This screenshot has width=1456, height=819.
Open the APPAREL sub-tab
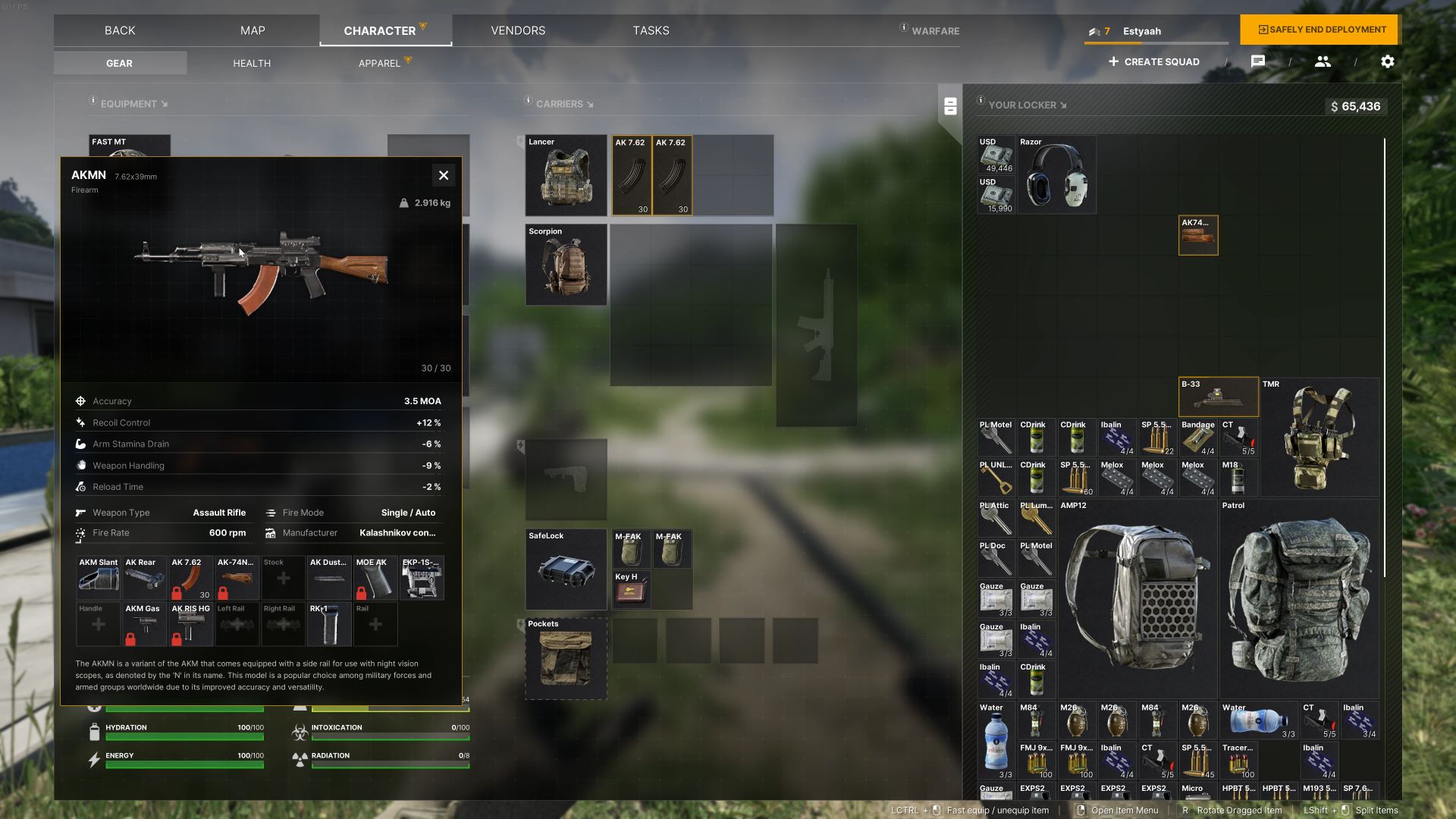tap(379, 63)
